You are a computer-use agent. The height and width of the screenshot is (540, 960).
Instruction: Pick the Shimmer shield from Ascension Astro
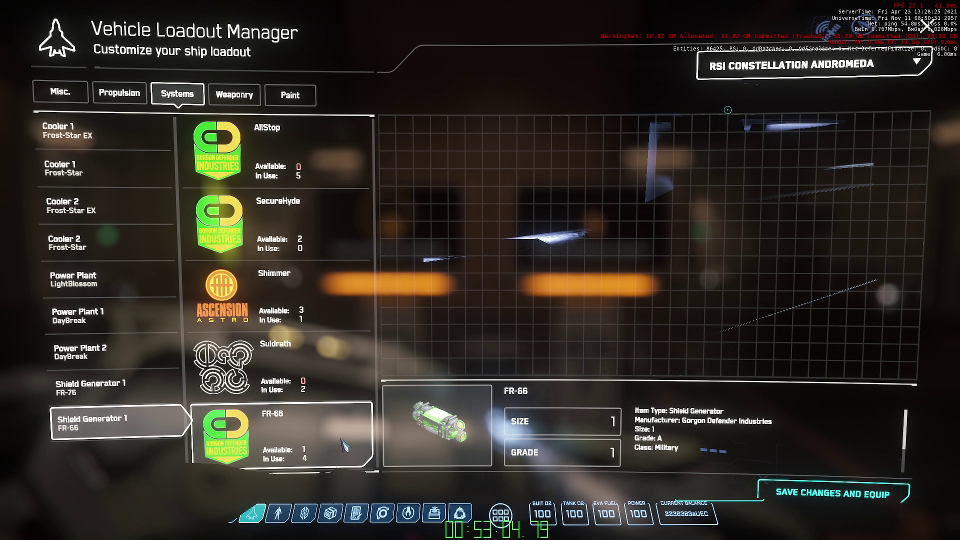(274, 296)
